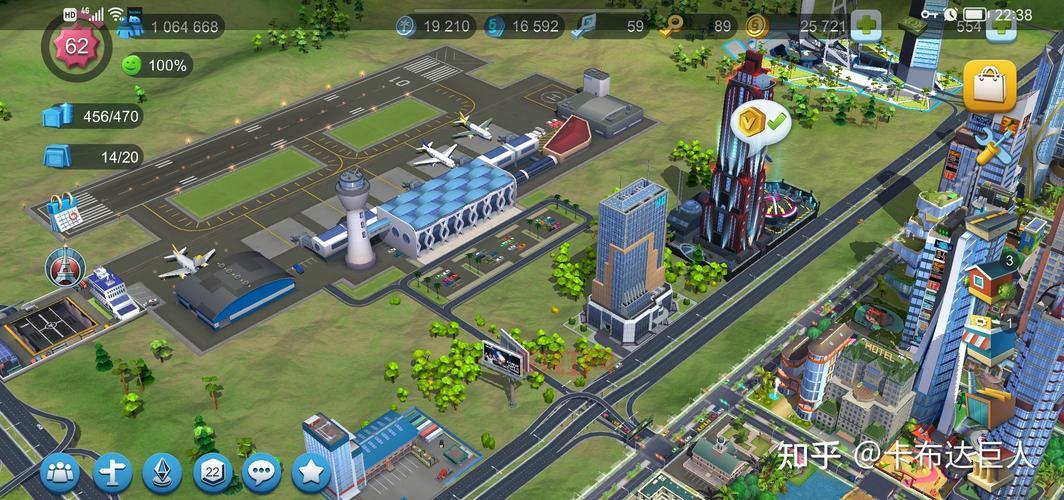Image resolution: width=1064 pixels, height=500 pixels.
Task: Tap the signpost icon button
Action: tap(112, 472)
